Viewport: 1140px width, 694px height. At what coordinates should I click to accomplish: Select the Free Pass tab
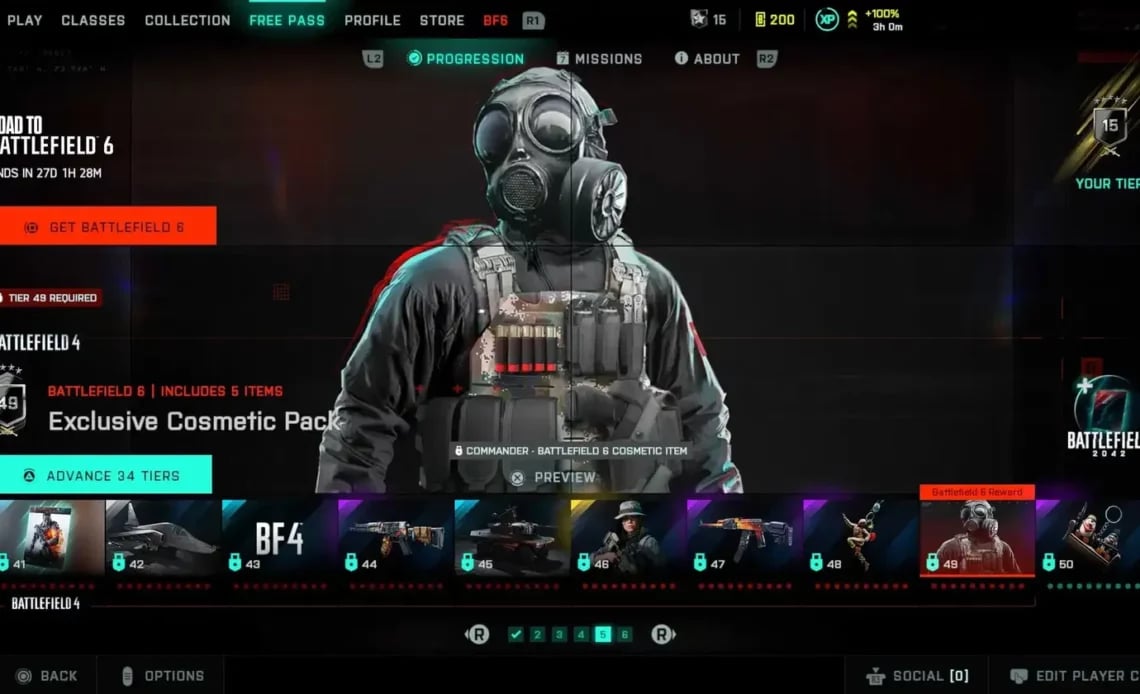pos(287,20)
